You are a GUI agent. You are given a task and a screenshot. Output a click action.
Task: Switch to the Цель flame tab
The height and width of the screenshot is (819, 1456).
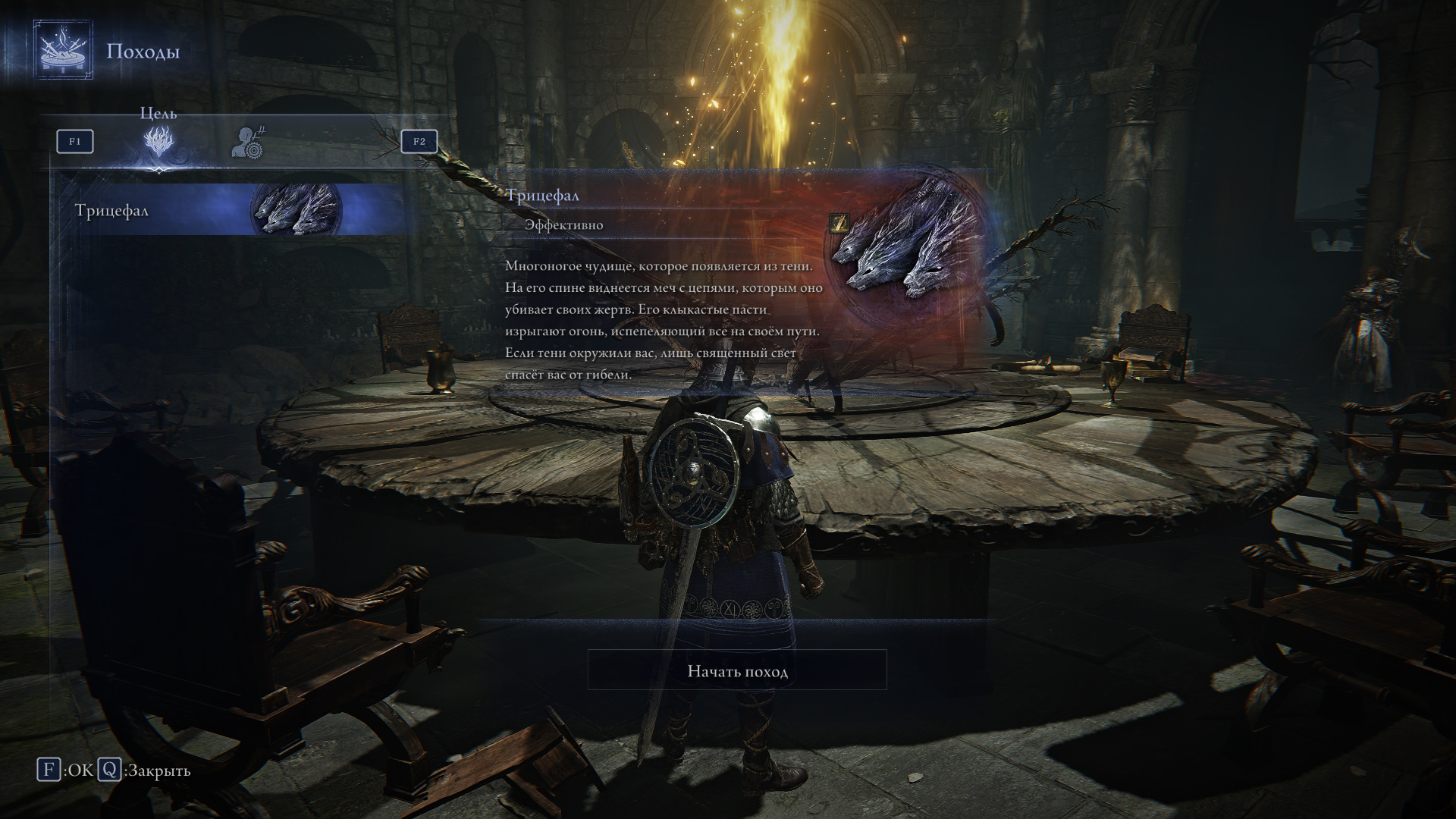pyautogui.click(x=159, y=141)
